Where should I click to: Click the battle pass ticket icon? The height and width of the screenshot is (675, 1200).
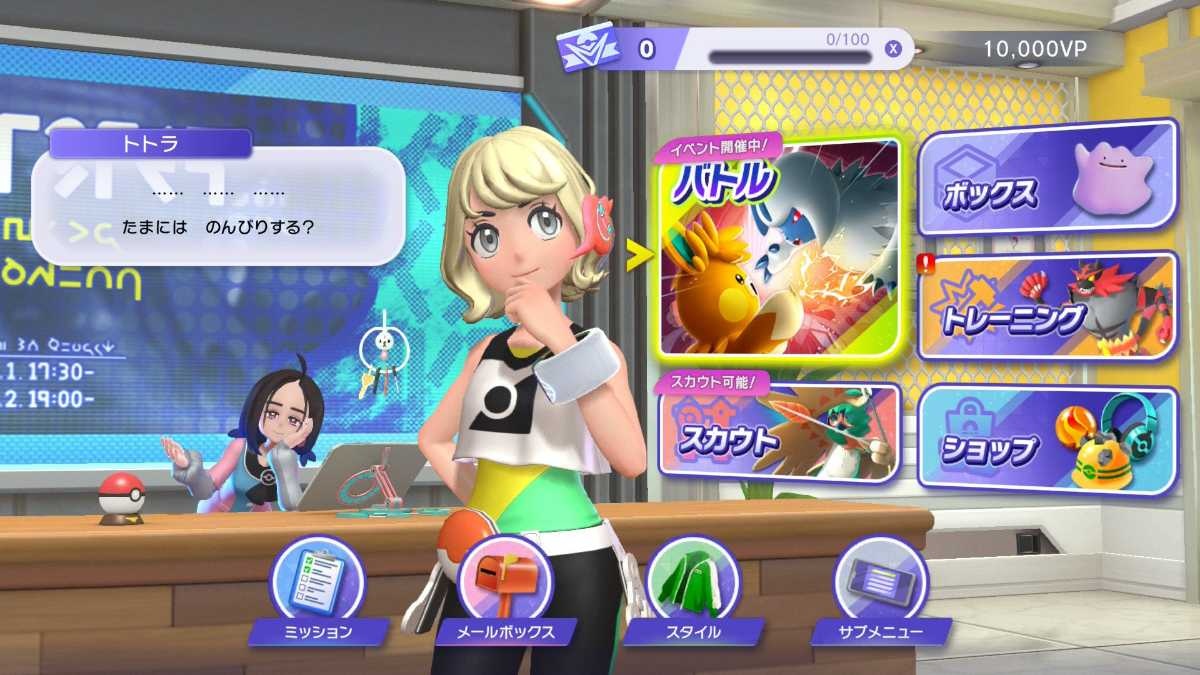590,49
